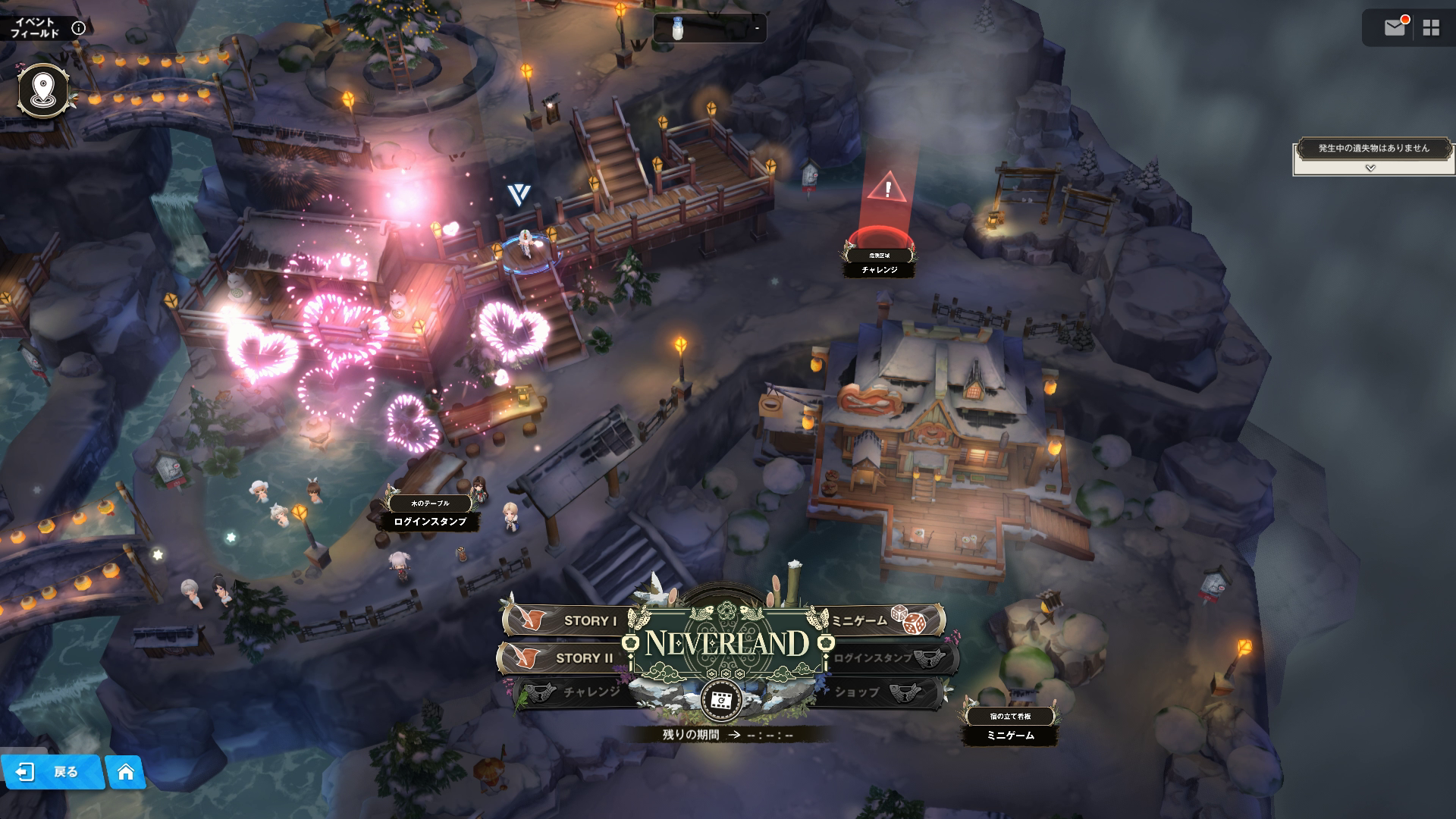
Task: Expand the lost items notice panel
Action: click(x=1370, y=168)
